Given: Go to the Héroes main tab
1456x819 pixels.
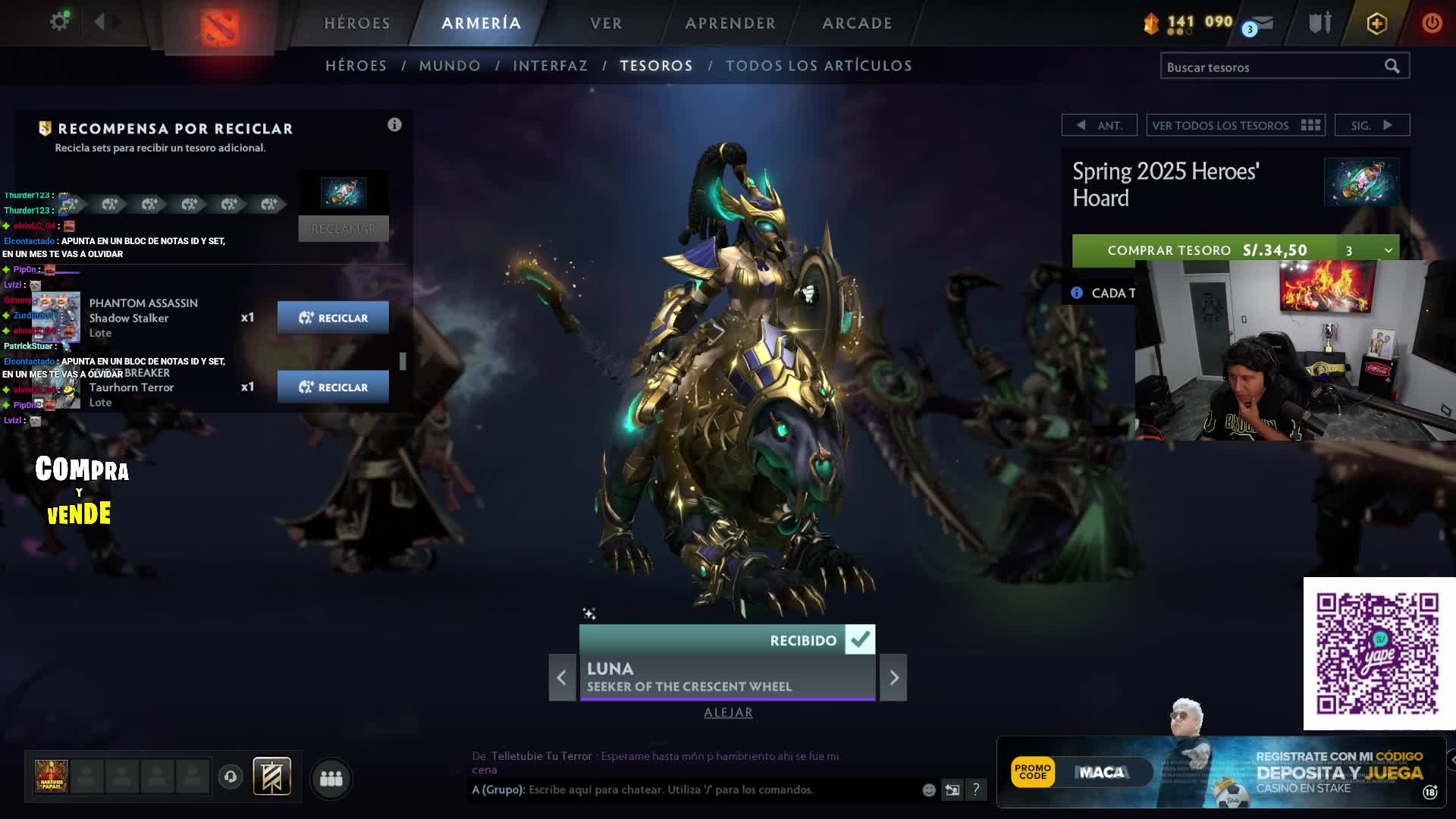Looking at the screenshot, I should (357, 24).
